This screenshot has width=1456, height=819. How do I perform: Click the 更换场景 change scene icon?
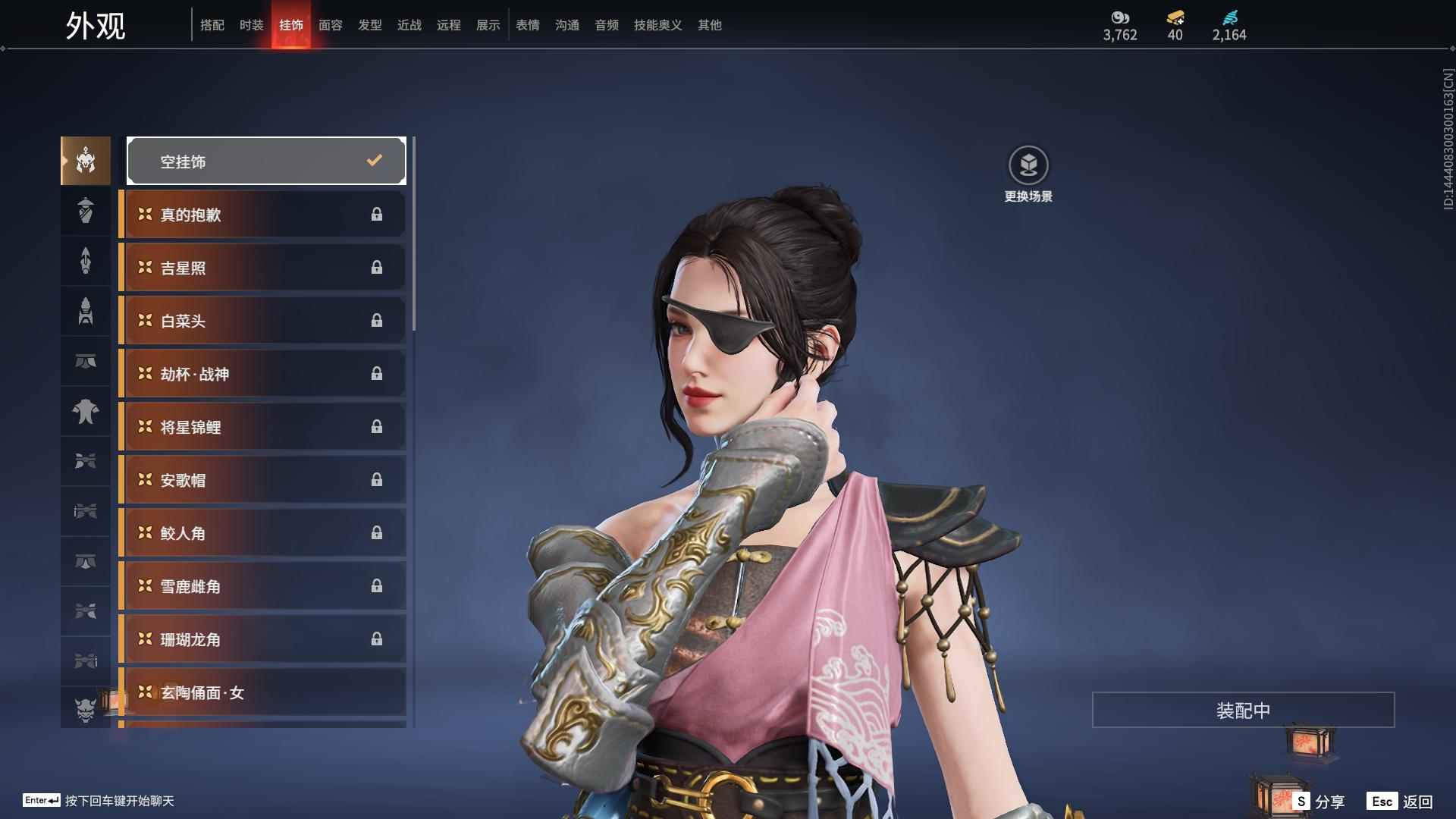(x=1028, y=165)
